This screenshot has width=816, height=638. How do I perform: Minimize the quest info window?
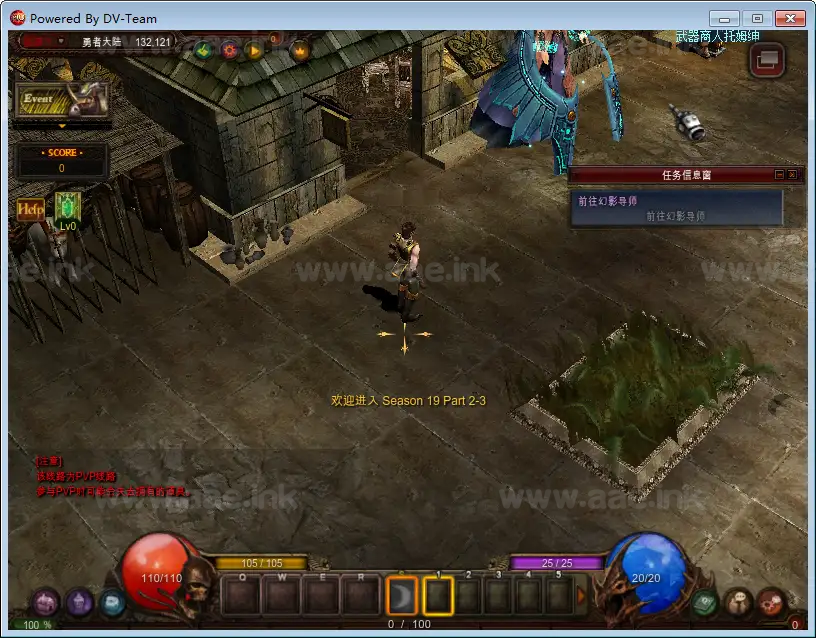point(780,174)
